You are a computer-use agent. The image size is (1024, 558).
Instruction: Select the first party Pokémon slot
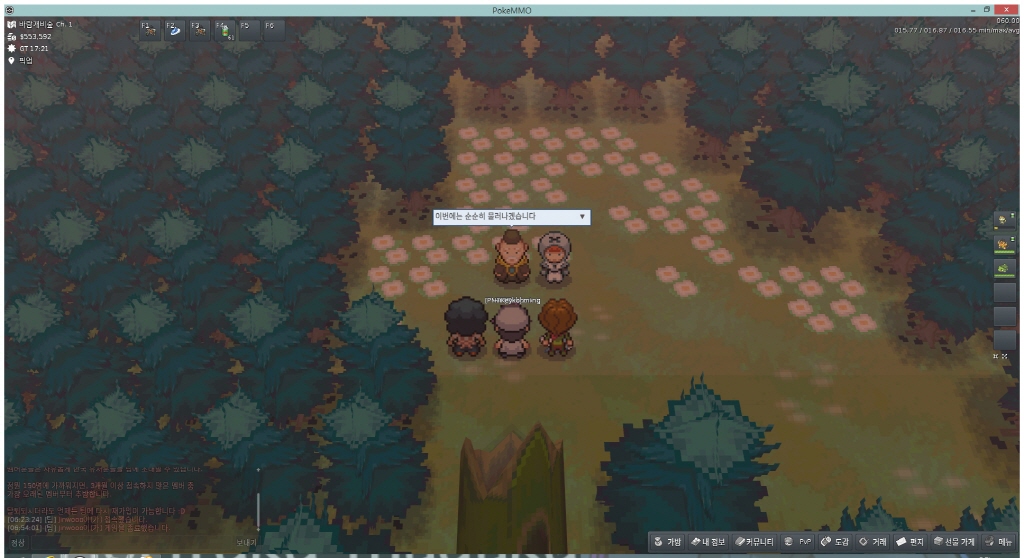click(x=1004, y=220)
